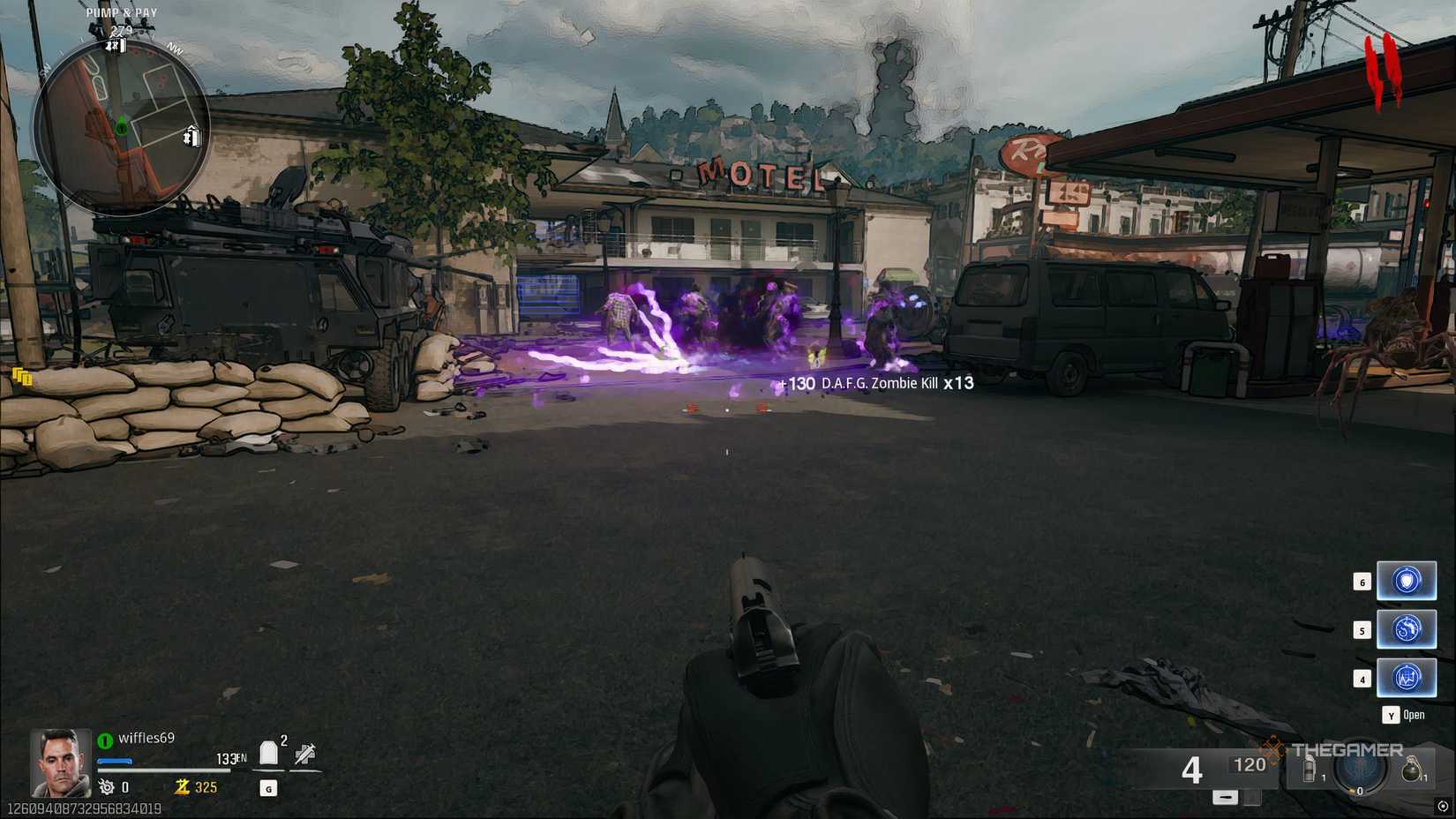The width and height of the screenshot is (1456, 819).
Task: Select the frag grenade icon
Action: pos(1411,769)
